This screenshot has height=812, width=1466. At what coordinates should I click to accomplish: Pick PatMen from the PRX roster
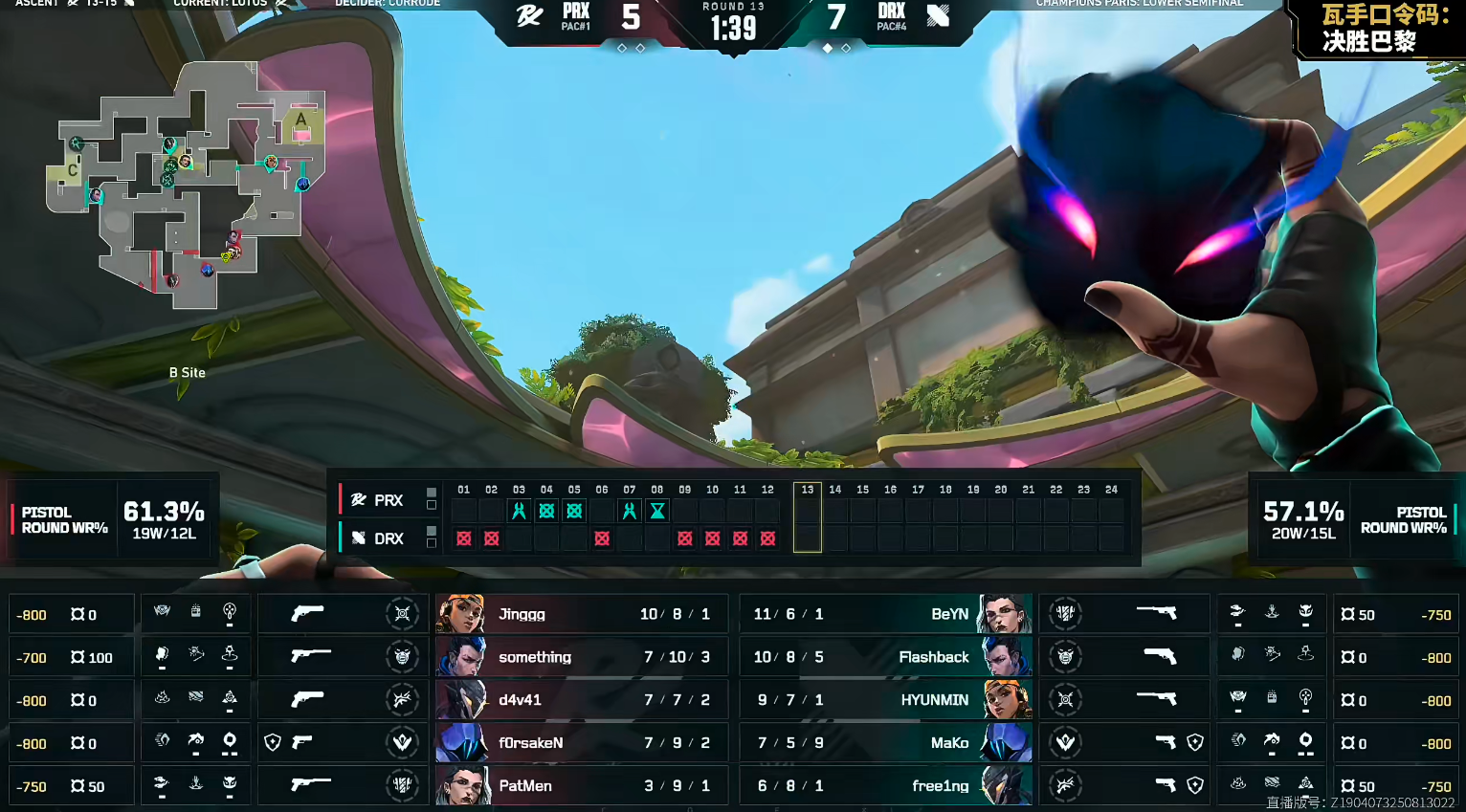(581, 786)
